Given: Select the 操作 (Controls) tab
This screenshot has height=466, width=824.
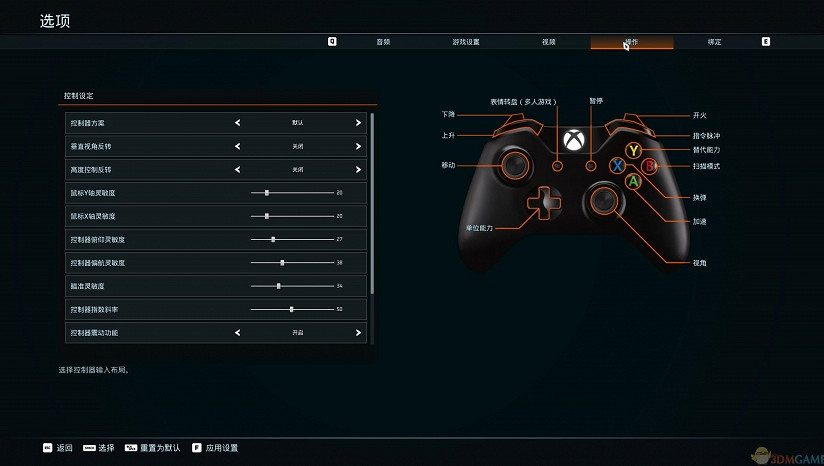Looking at the screenshot, I should tap(631, 42).
